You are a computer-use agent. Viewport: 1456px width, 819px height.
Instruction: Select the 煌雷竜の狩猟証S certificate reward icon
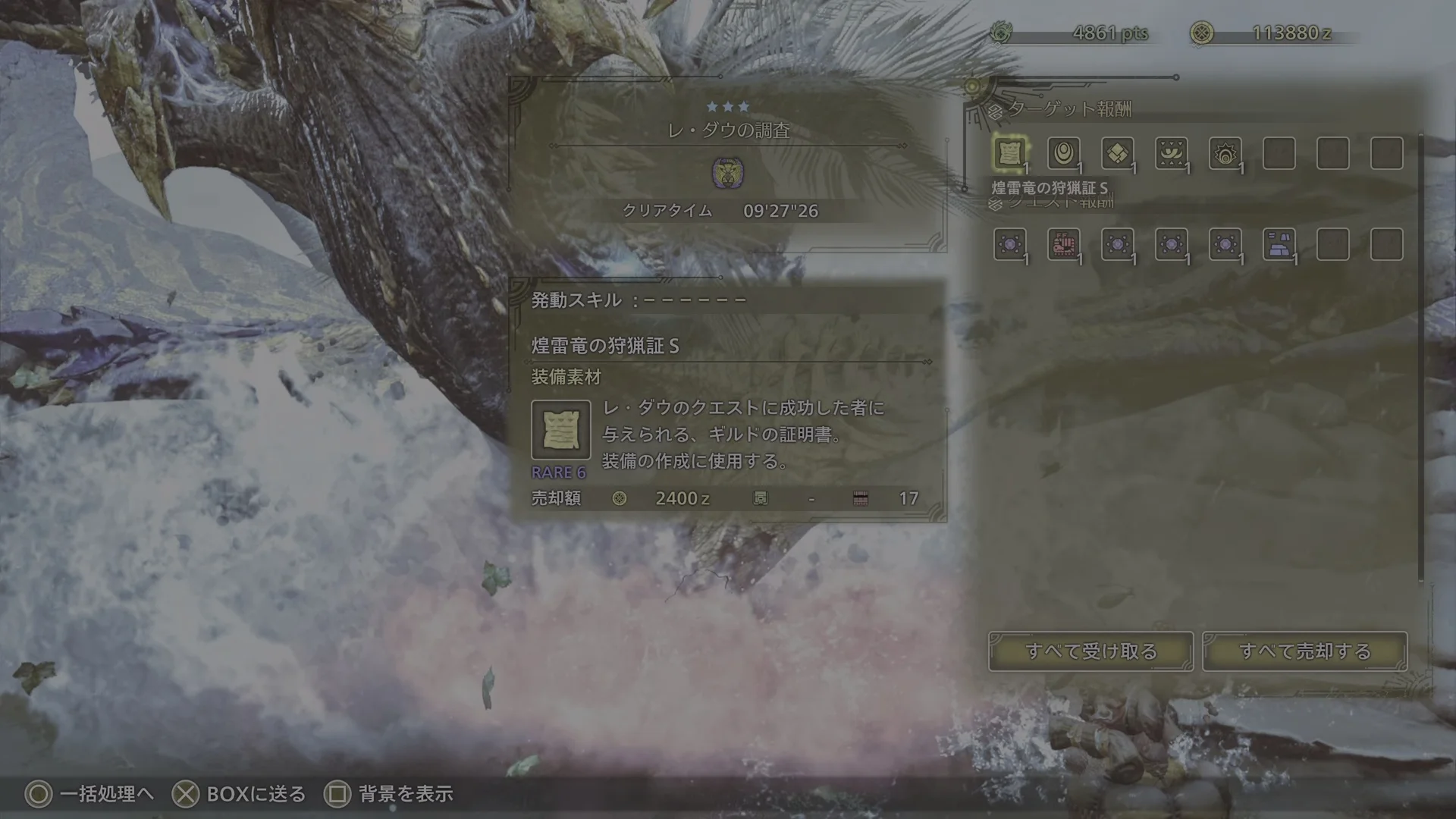[1011, 154]
